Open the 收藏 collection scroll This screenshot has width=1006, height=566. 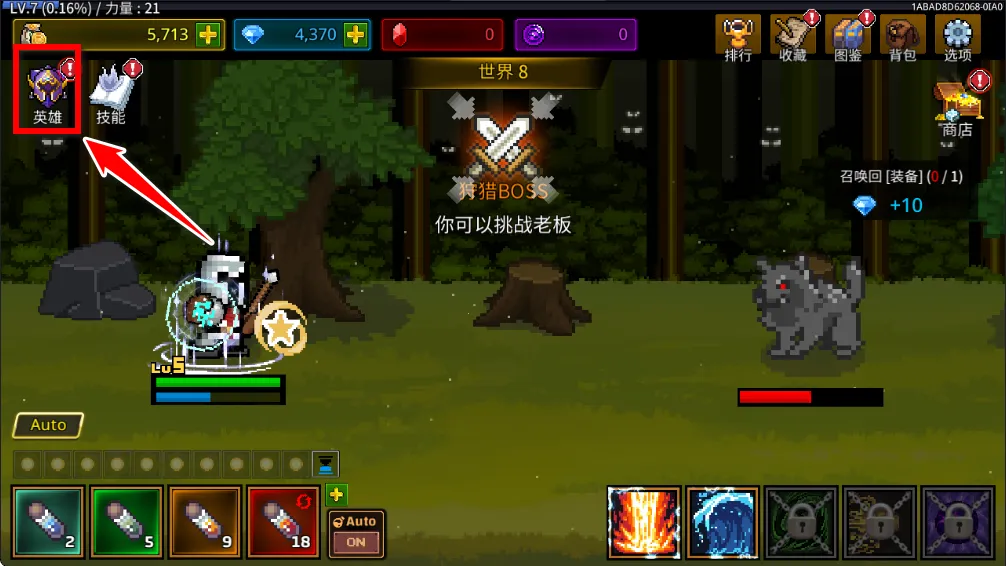tap(793, 39)
